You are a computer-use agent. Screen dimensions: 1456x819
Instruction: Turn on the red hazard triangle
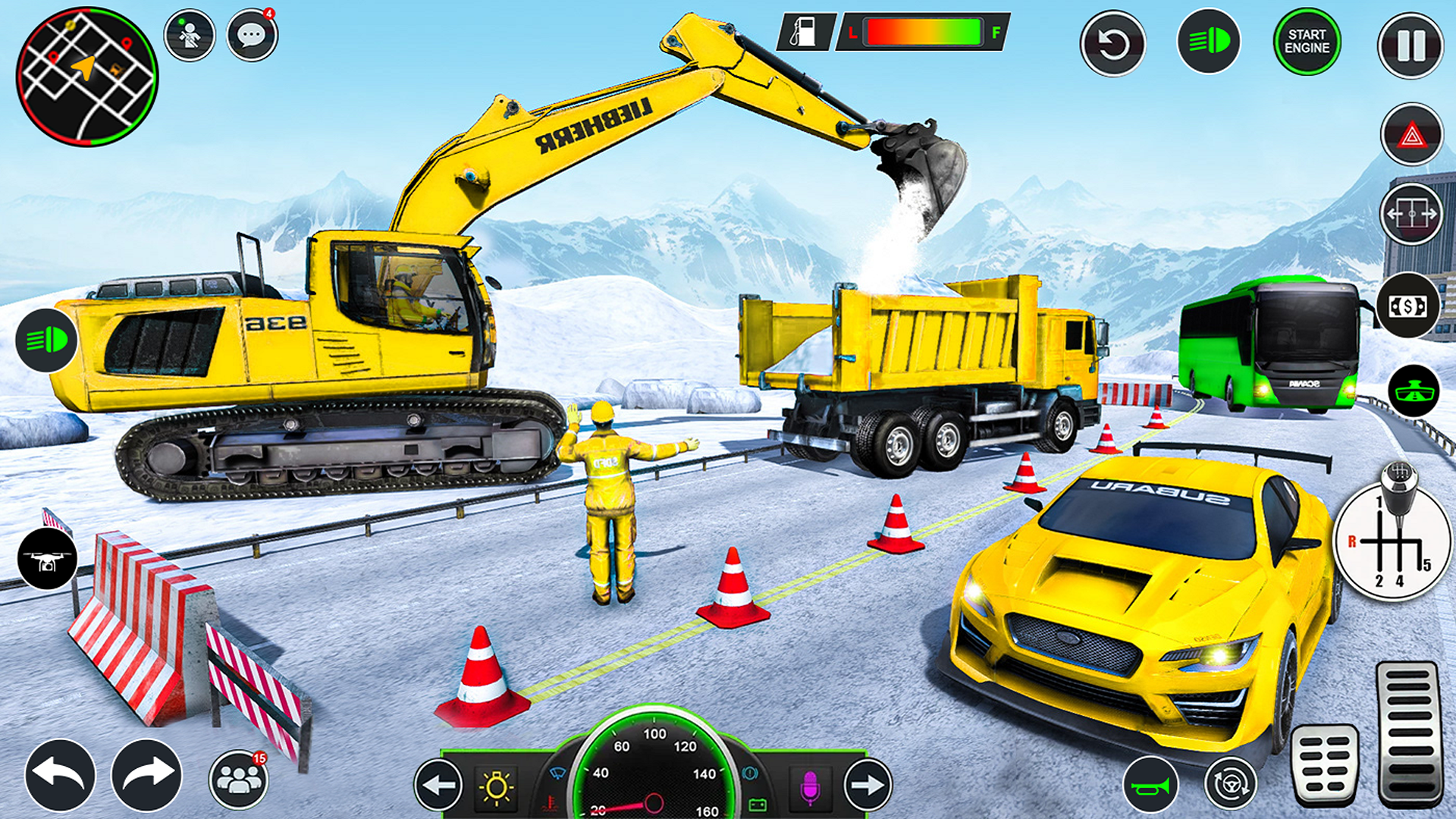[1411, 135]
